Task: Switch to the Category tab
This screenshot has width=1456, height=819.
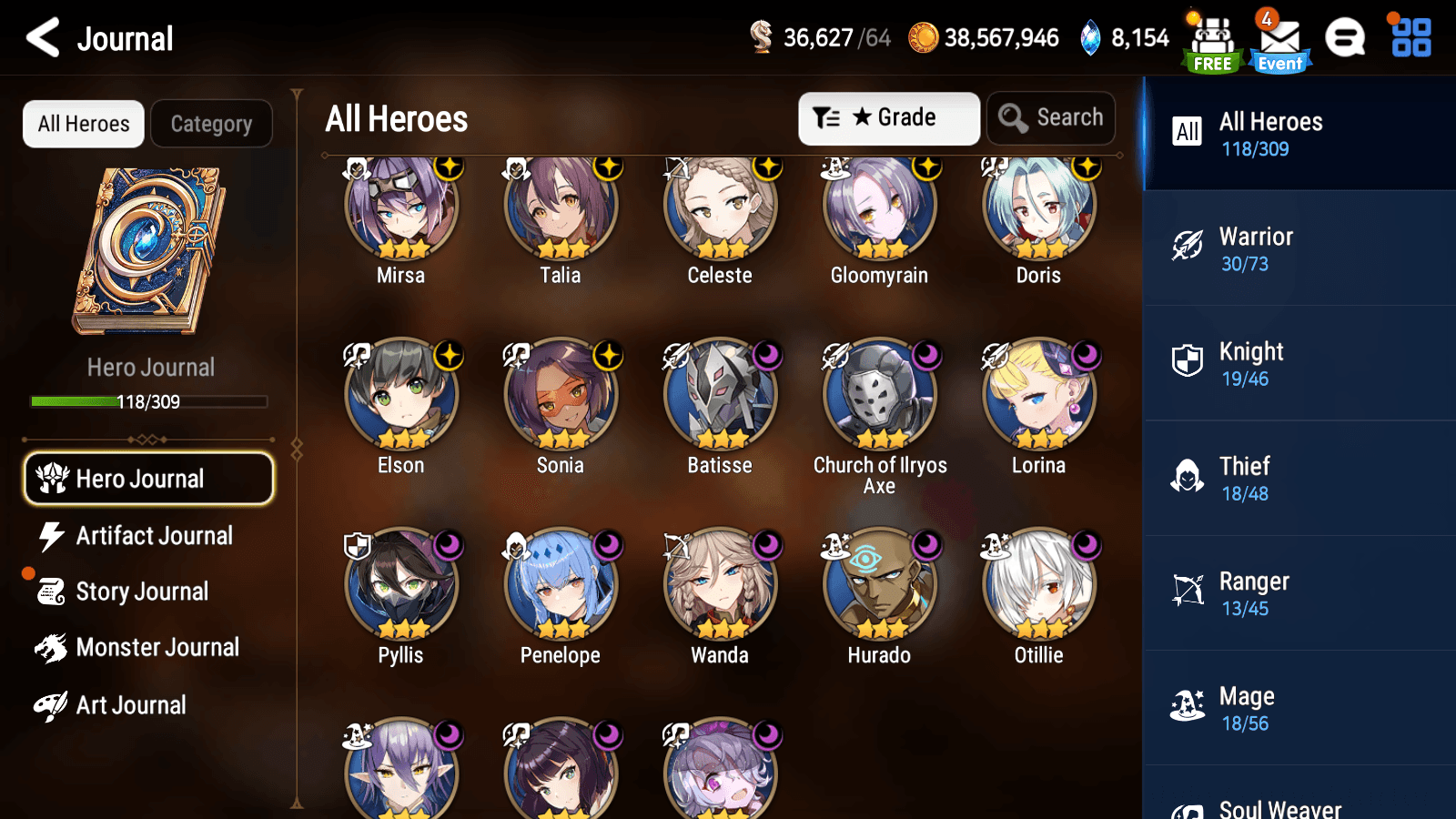Action: (211, 123)
